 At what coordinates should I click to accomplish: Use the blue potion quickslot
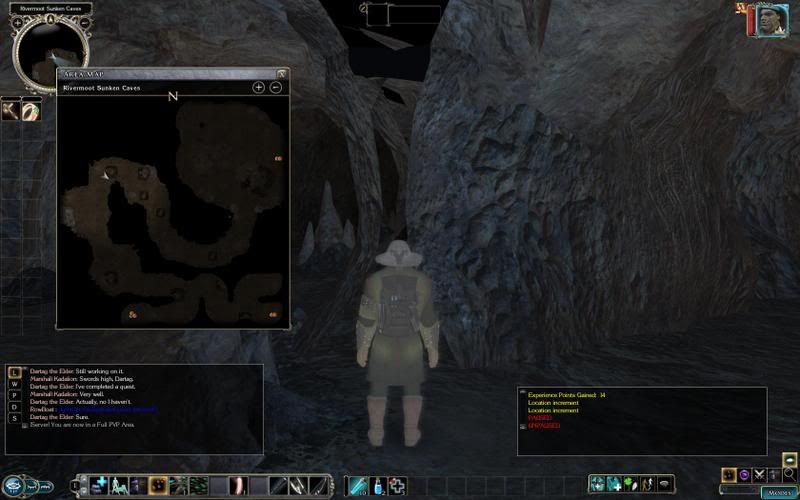click(379, 486)
